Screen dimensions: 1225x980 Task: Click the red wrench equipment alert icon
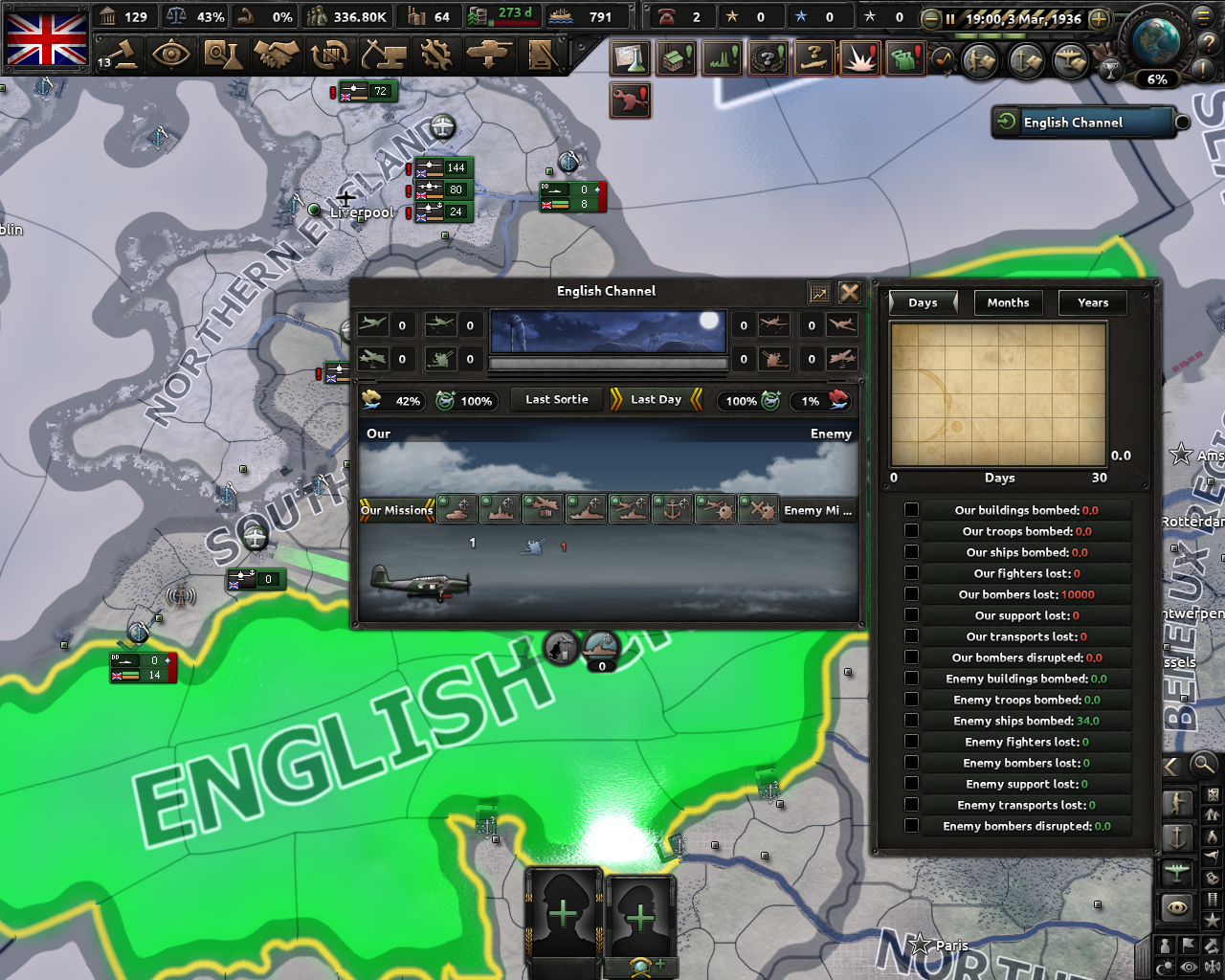click(631, 100)
